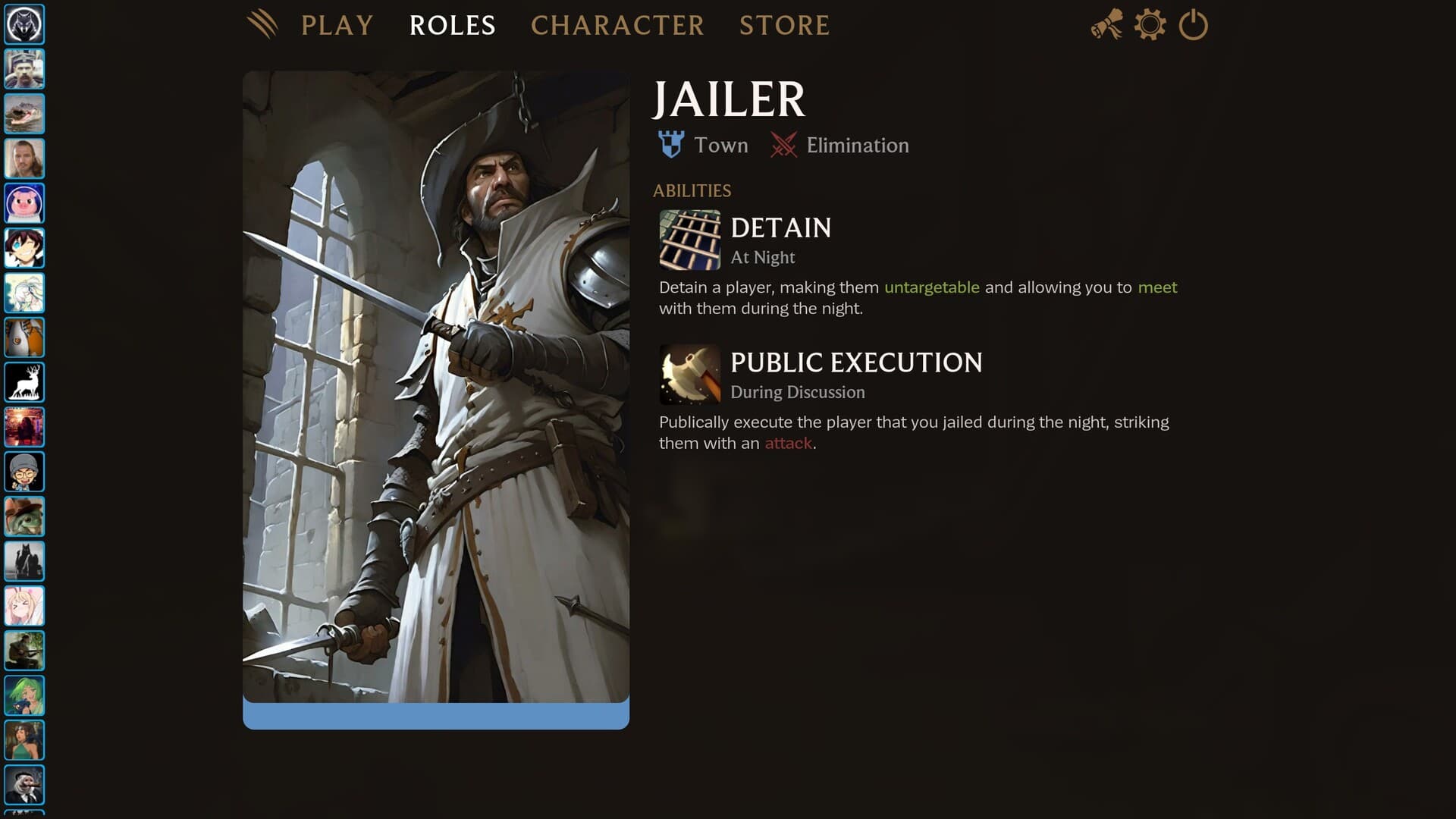Click the blue bar under the Jailer card

pos(435,714)
